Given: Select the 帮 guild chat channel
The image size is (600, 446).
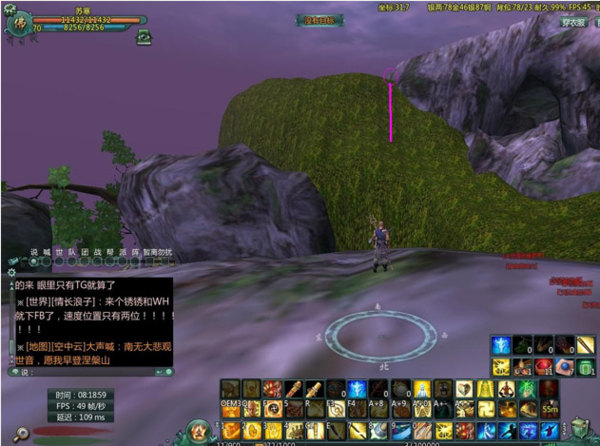Looking at the screenshot, I should click(110, 252).
